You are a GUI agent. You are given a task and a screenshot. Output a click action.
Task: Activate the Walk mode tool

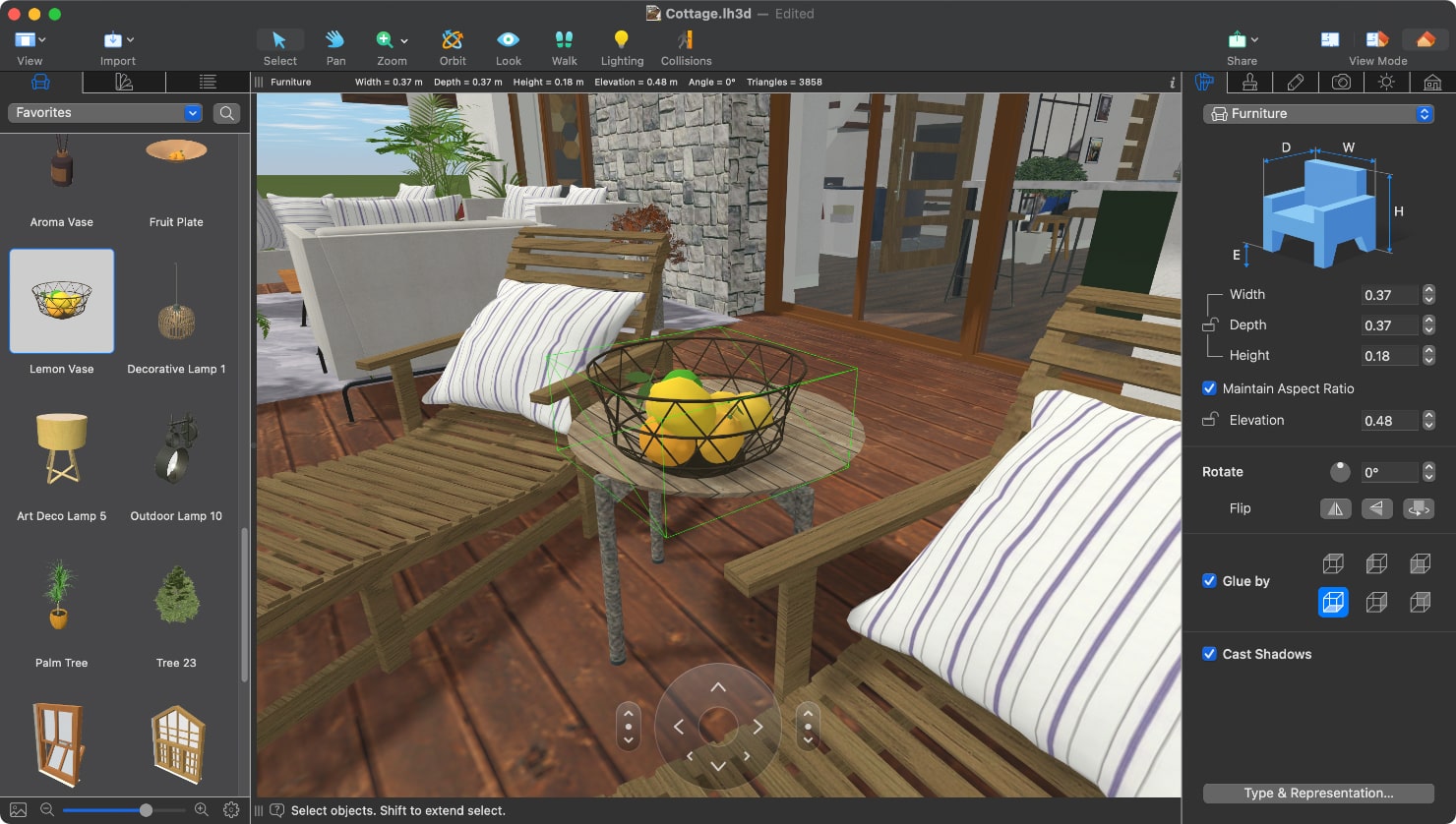pyautogui.click(x=564, y=44)
